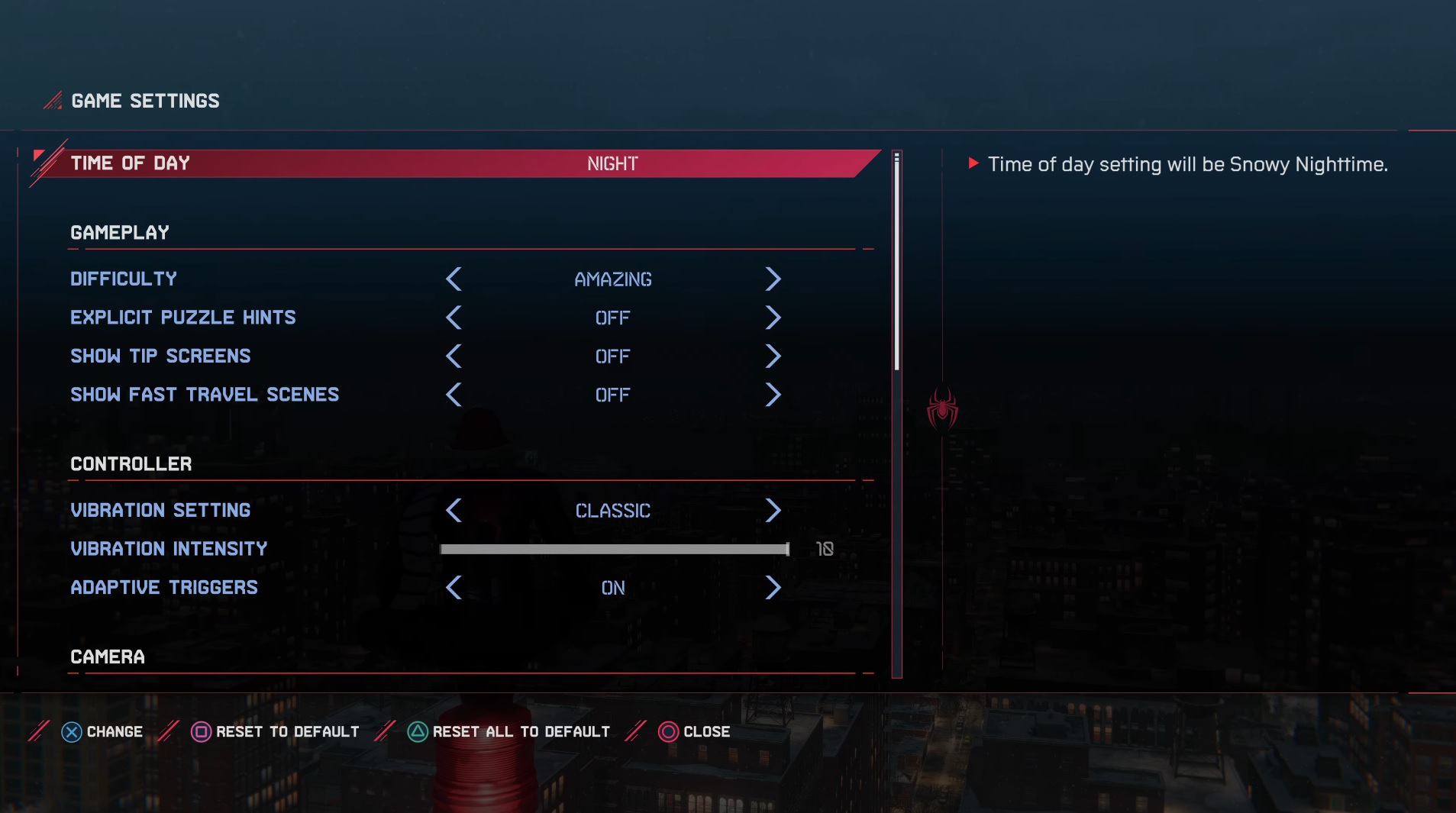The height and width of the screenshot is (813, 1456).
Task: Toggle Adaptive Triggers with left arrow
Action: (454, 588)
